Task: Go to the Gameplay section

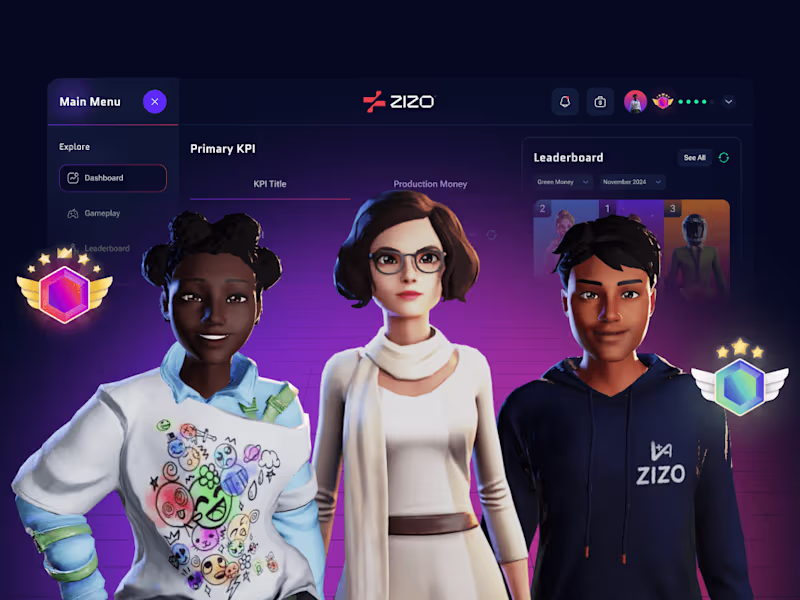Action: (x=102, y=213)
